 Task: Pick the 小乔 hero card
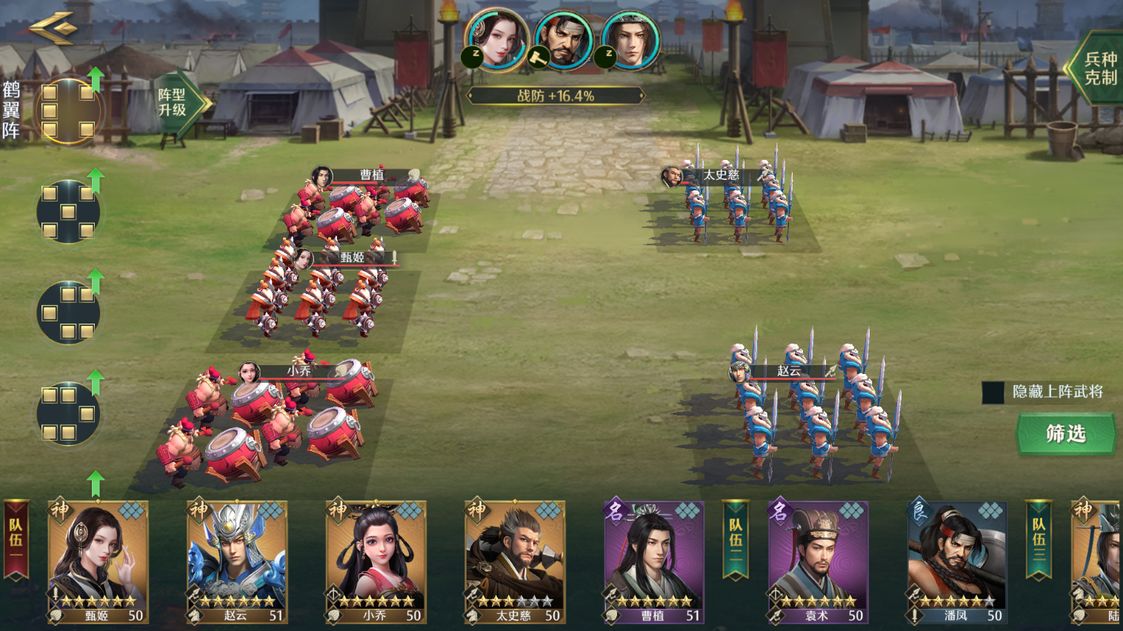(376, 562)
